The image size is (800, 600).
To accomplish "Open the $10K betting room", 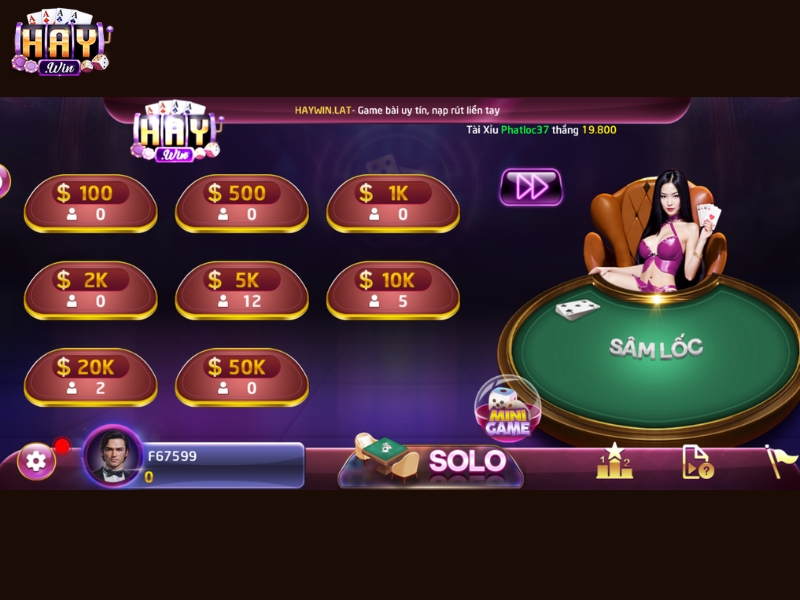I will [392, 290].
